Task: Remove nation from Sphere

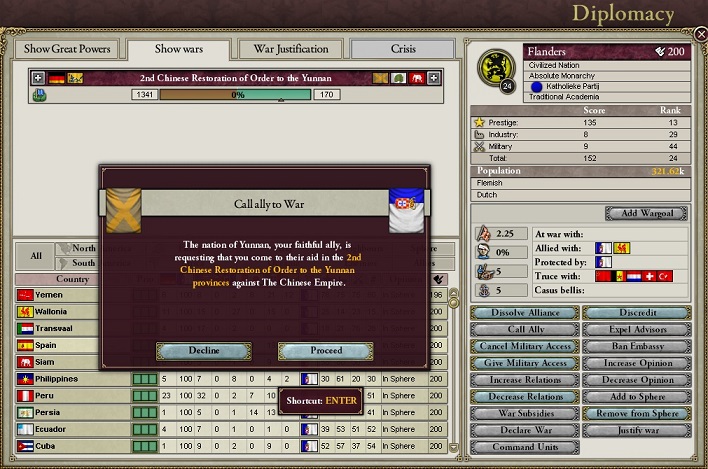Action: pyautogui.click(x=637, y=413)
